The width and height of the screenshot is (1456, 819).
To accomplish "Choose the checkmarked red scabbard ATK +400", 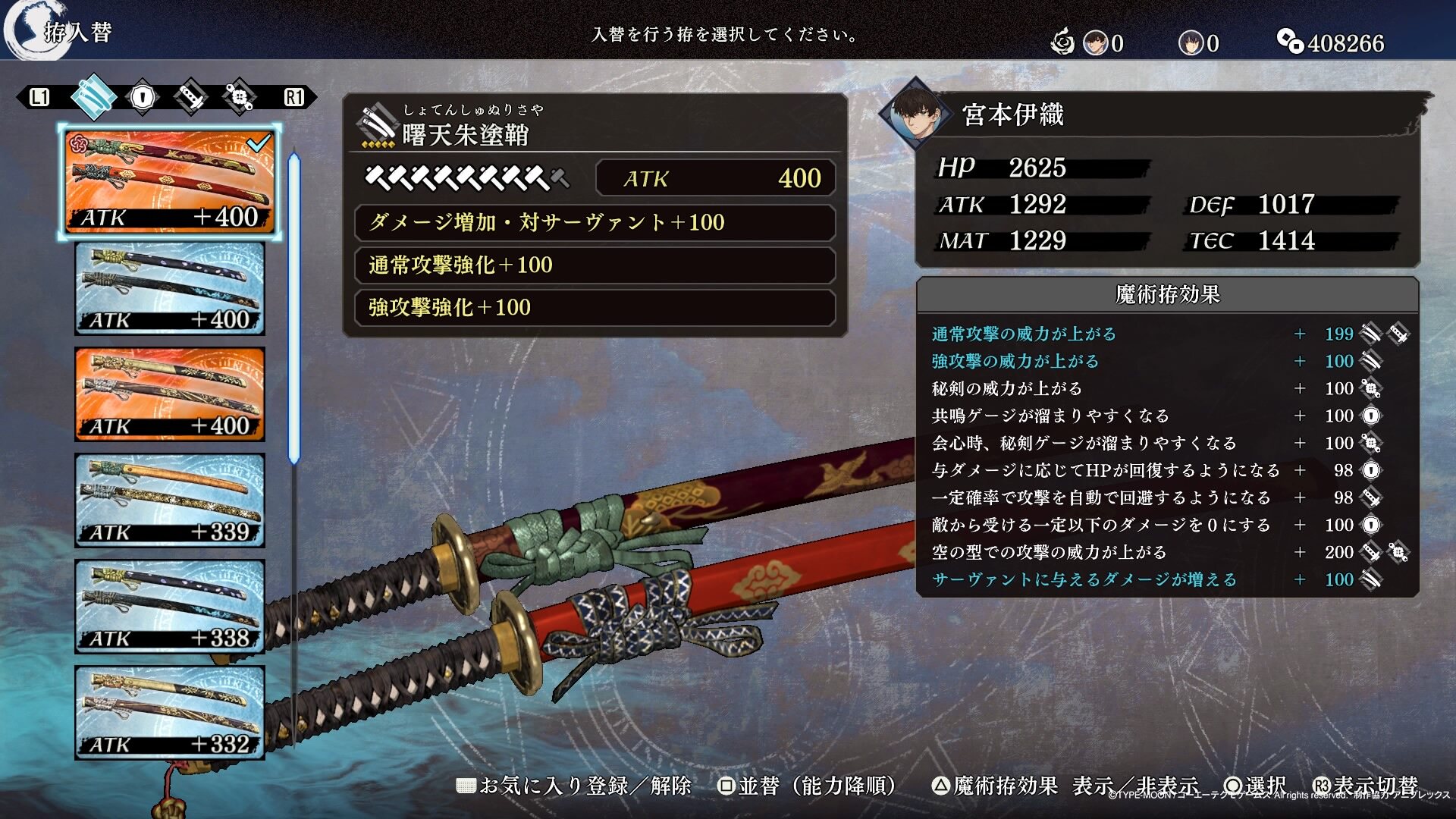I will (x=170, y=182).
